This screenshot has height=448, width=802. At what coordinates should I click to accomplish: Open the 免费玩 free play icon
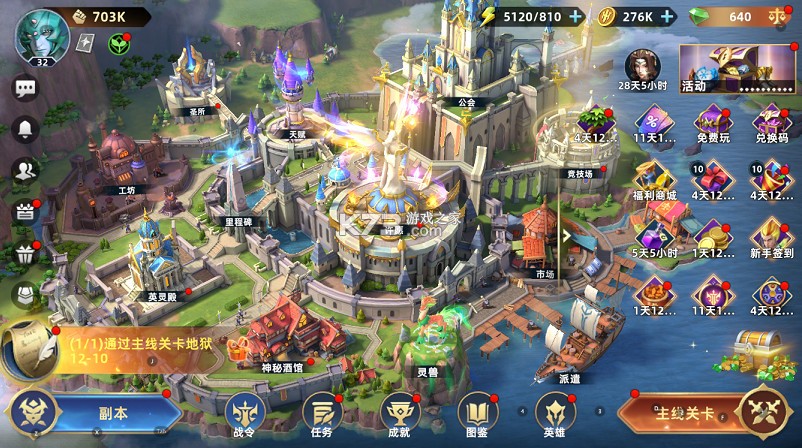(x=713, y=125)
